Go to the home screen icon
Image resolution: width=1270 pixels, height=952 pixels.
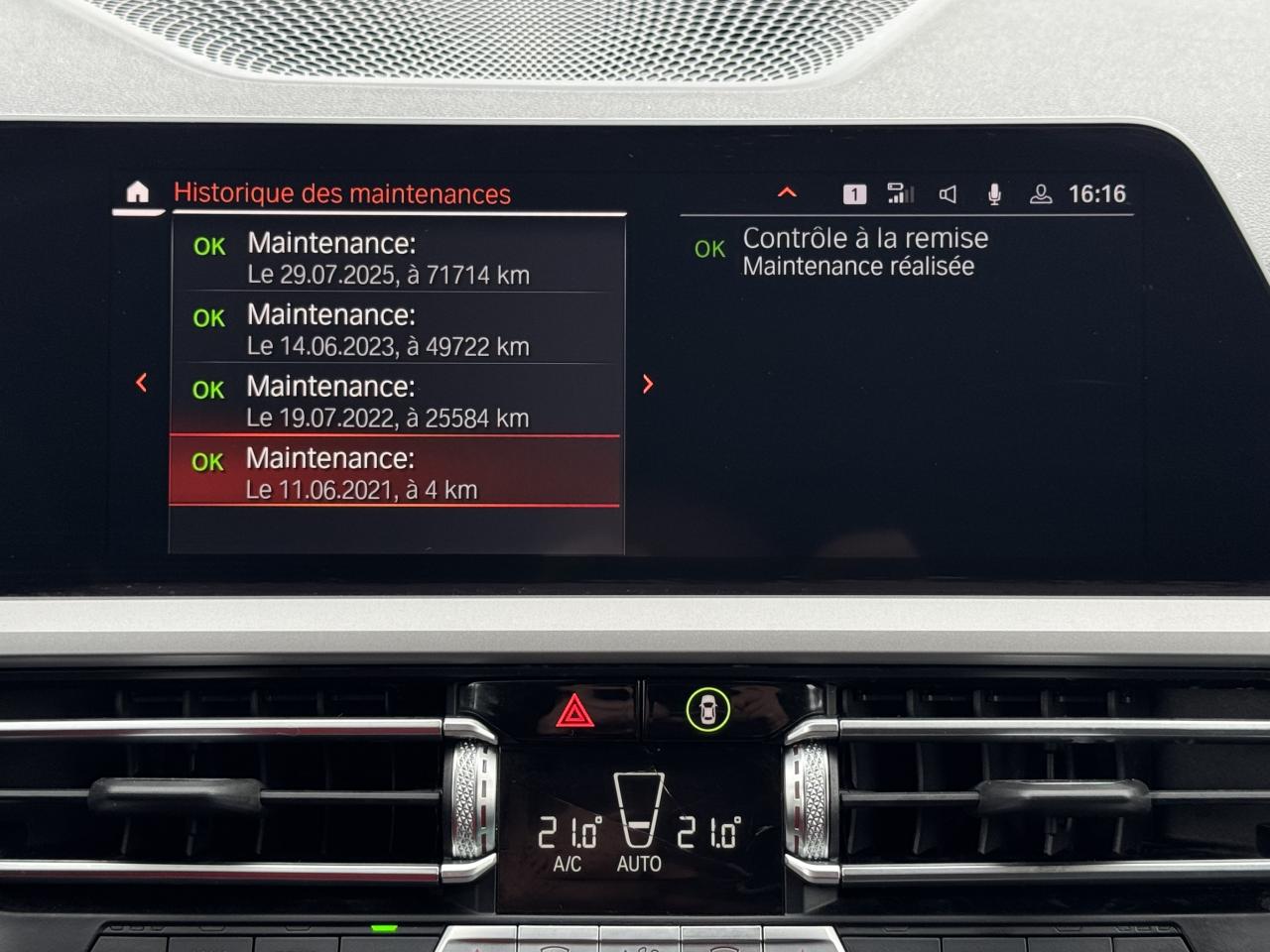click(137, 192)
